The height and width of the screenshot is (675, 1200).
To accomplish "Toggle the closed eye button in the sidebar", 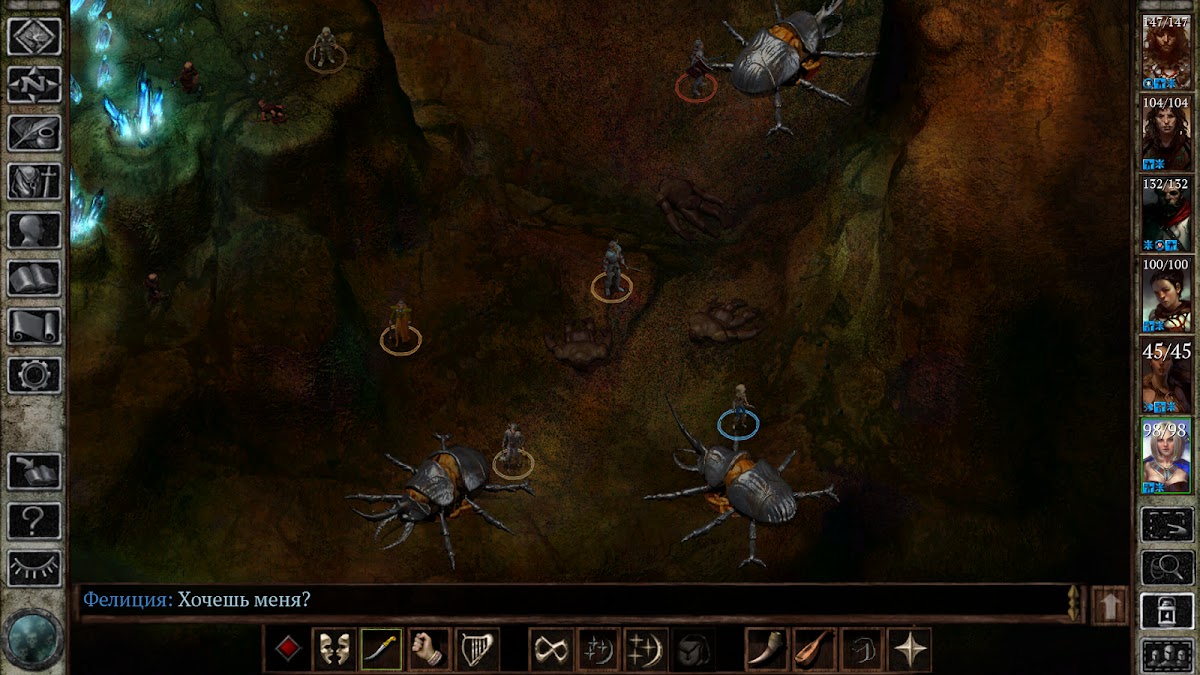I will [x=34, y=568].
